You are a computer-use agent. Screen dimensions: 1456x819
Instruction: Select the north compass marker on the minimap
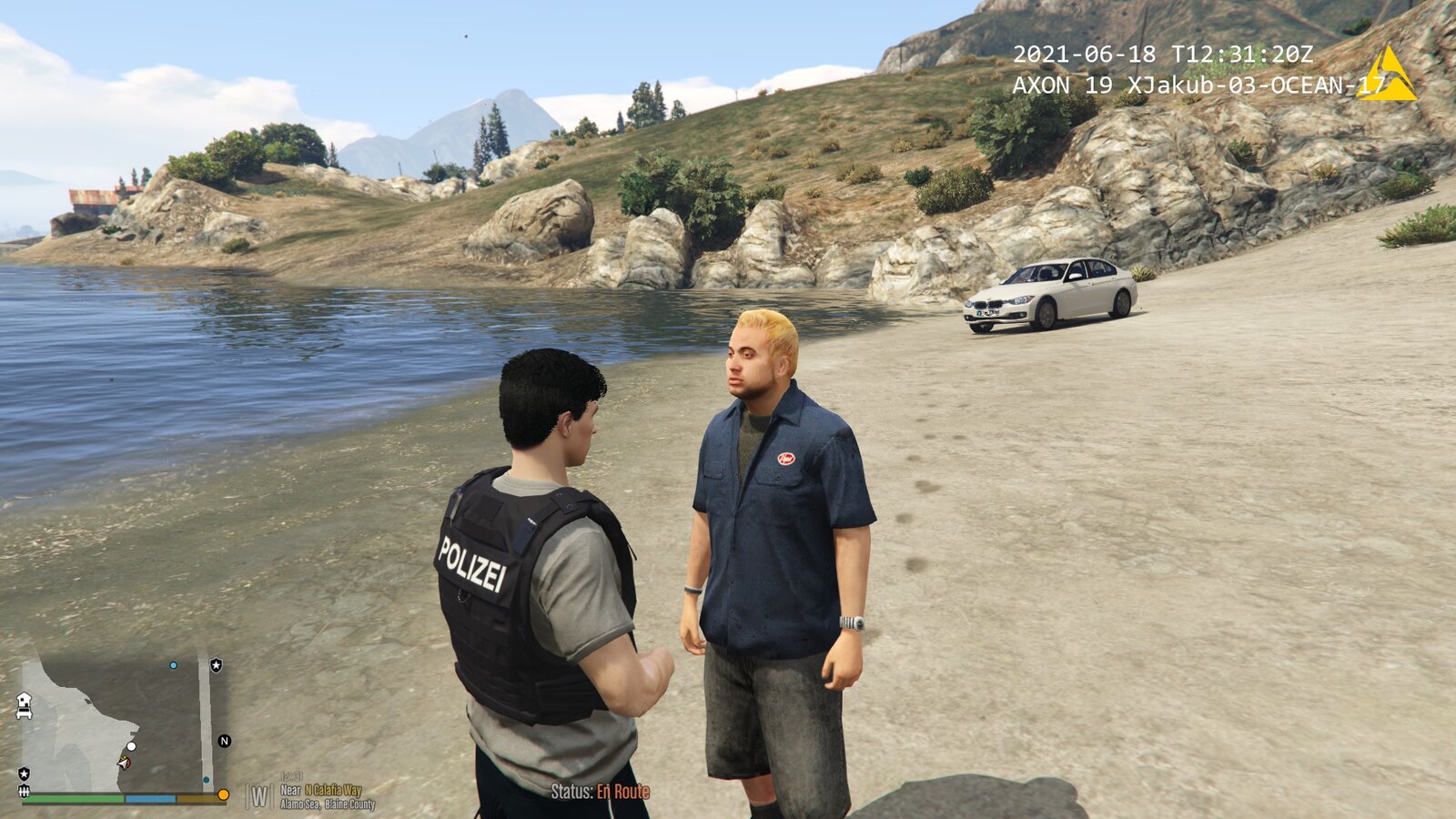tap(224, 741)
